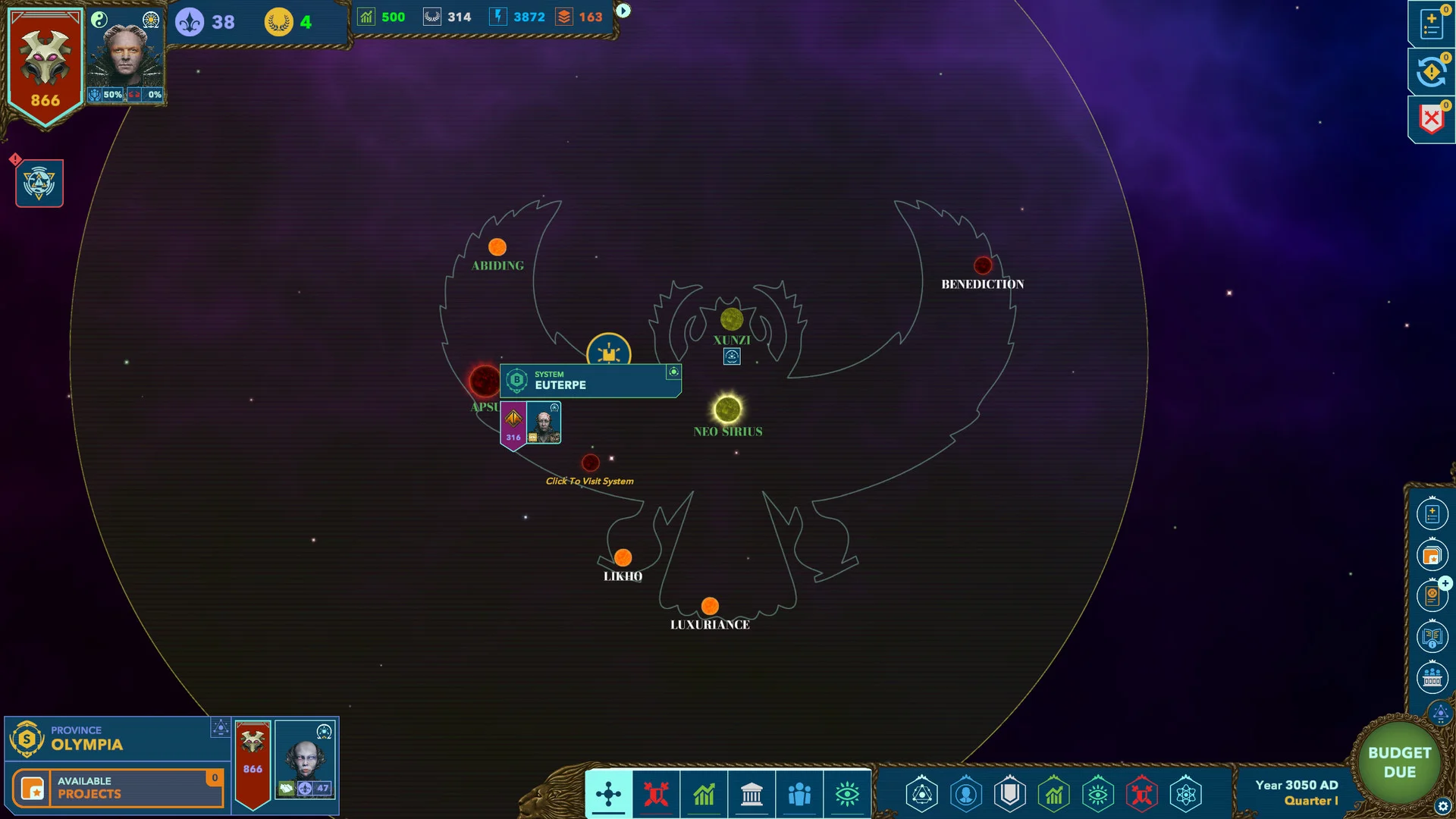Screen dimensions: 1456x819
Task: Toggle the currently active galaxy map view tab
Action: pos(608,794)
